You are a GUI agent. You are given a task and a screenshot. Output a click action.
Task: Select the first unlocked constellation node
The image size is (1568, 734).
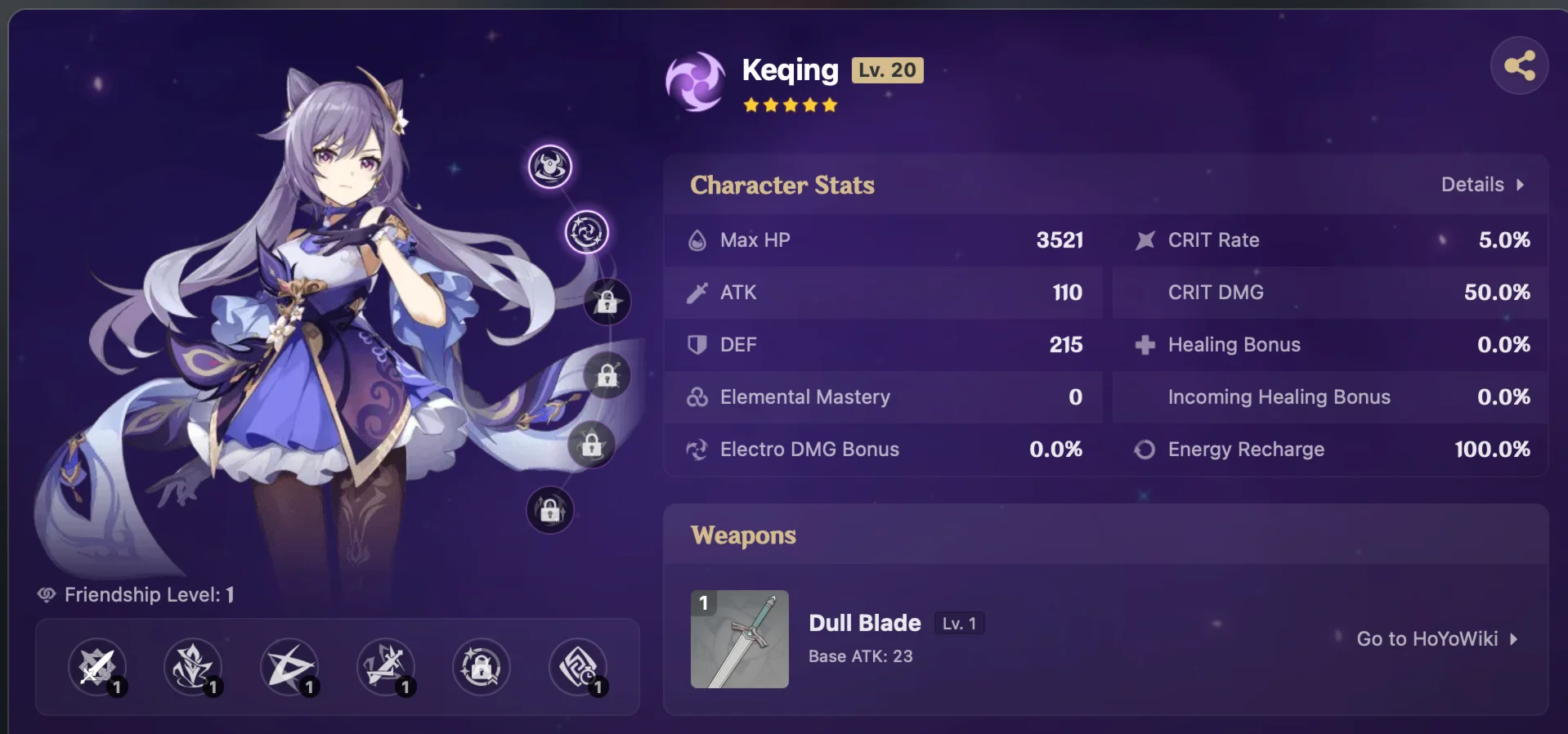click(550, 166)
